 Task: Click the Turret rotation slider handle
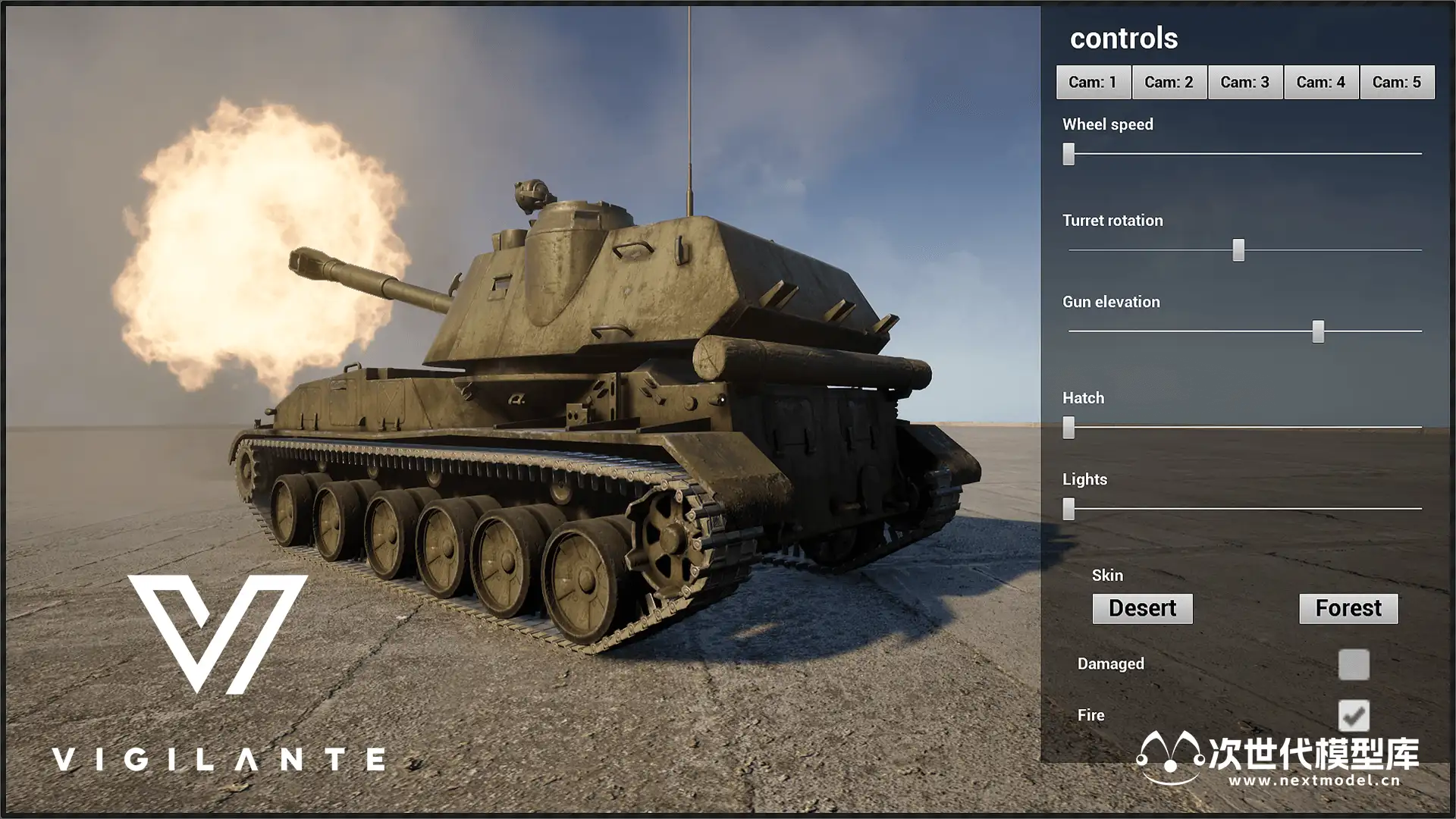[1238, 250]
